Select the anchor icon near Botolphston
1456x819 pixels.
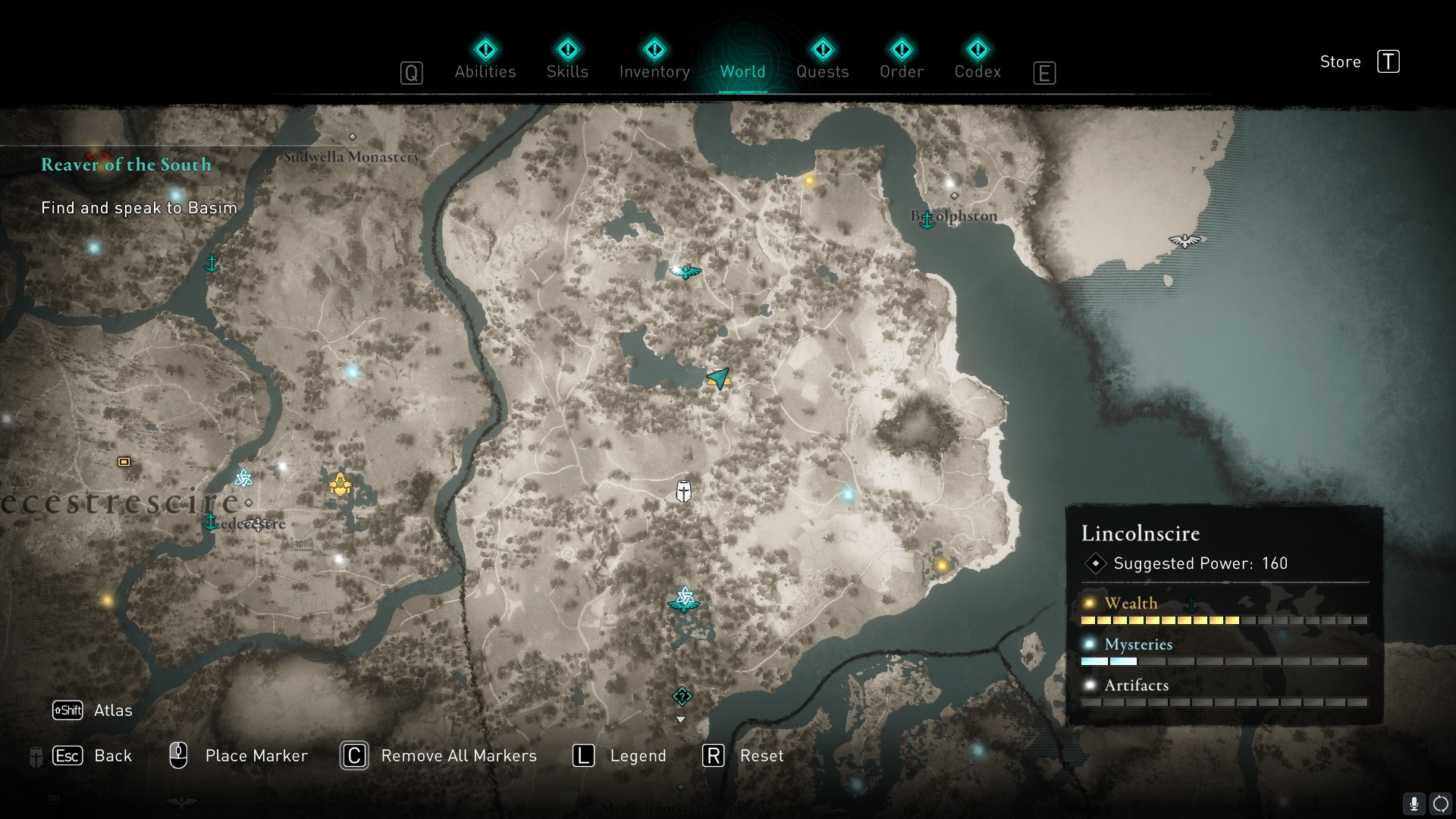click(x=926, y=220)
